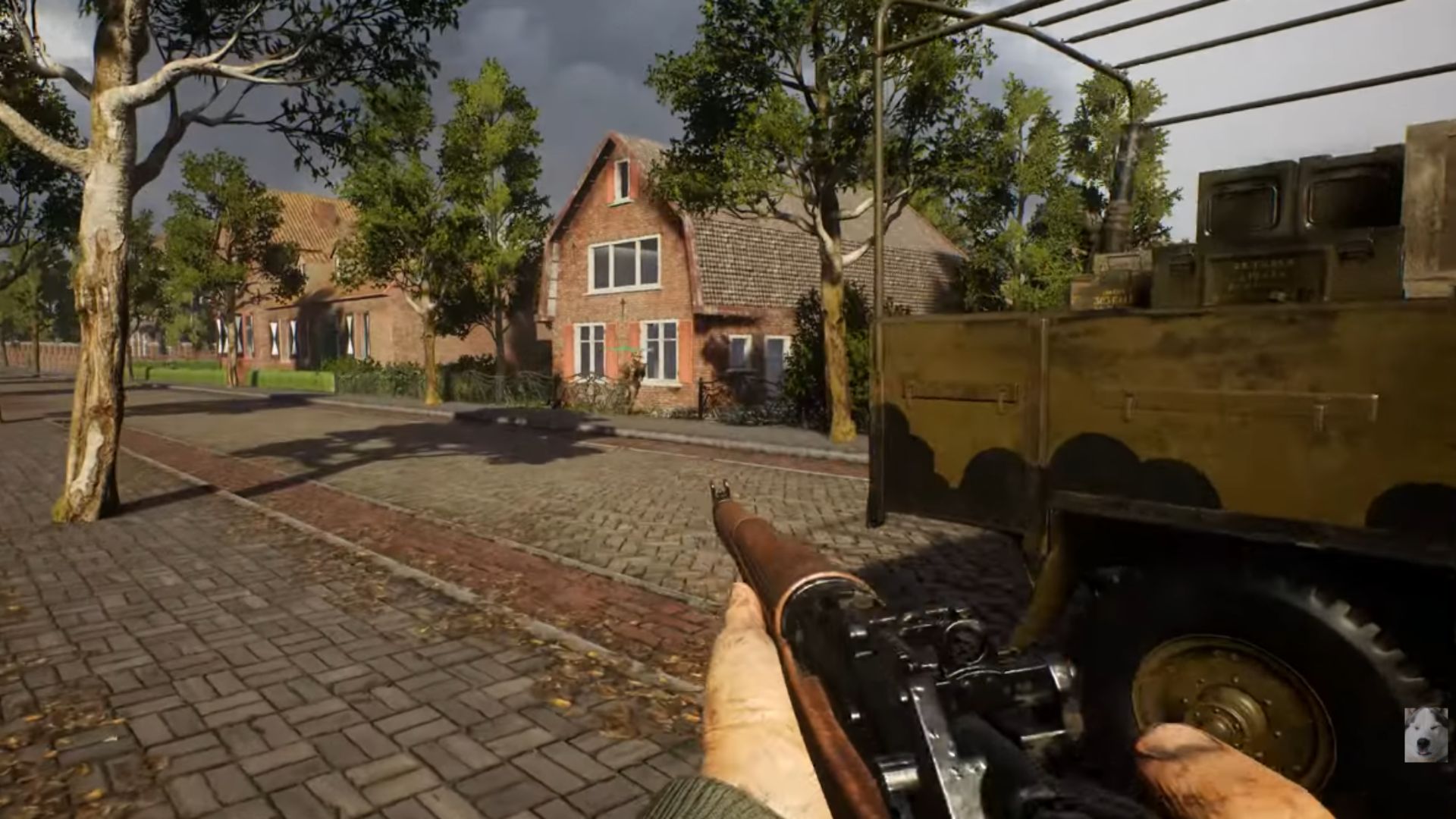Click the husky dog channel watermark
The width and height of the screenshot is (1456, 819).
[x=1425, y=734]
